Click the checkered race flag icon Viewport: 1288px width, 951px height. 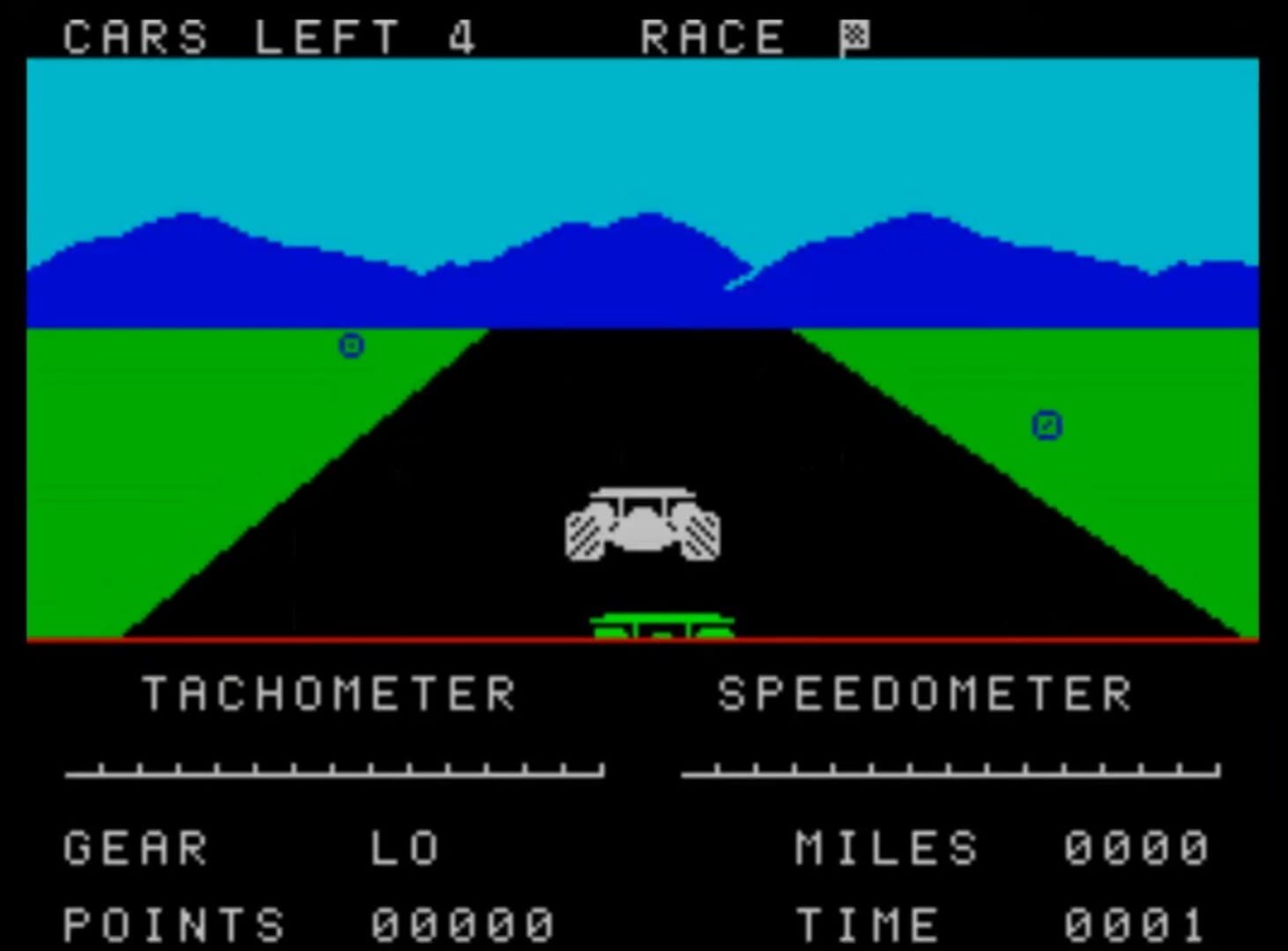[x=854, y=35]
